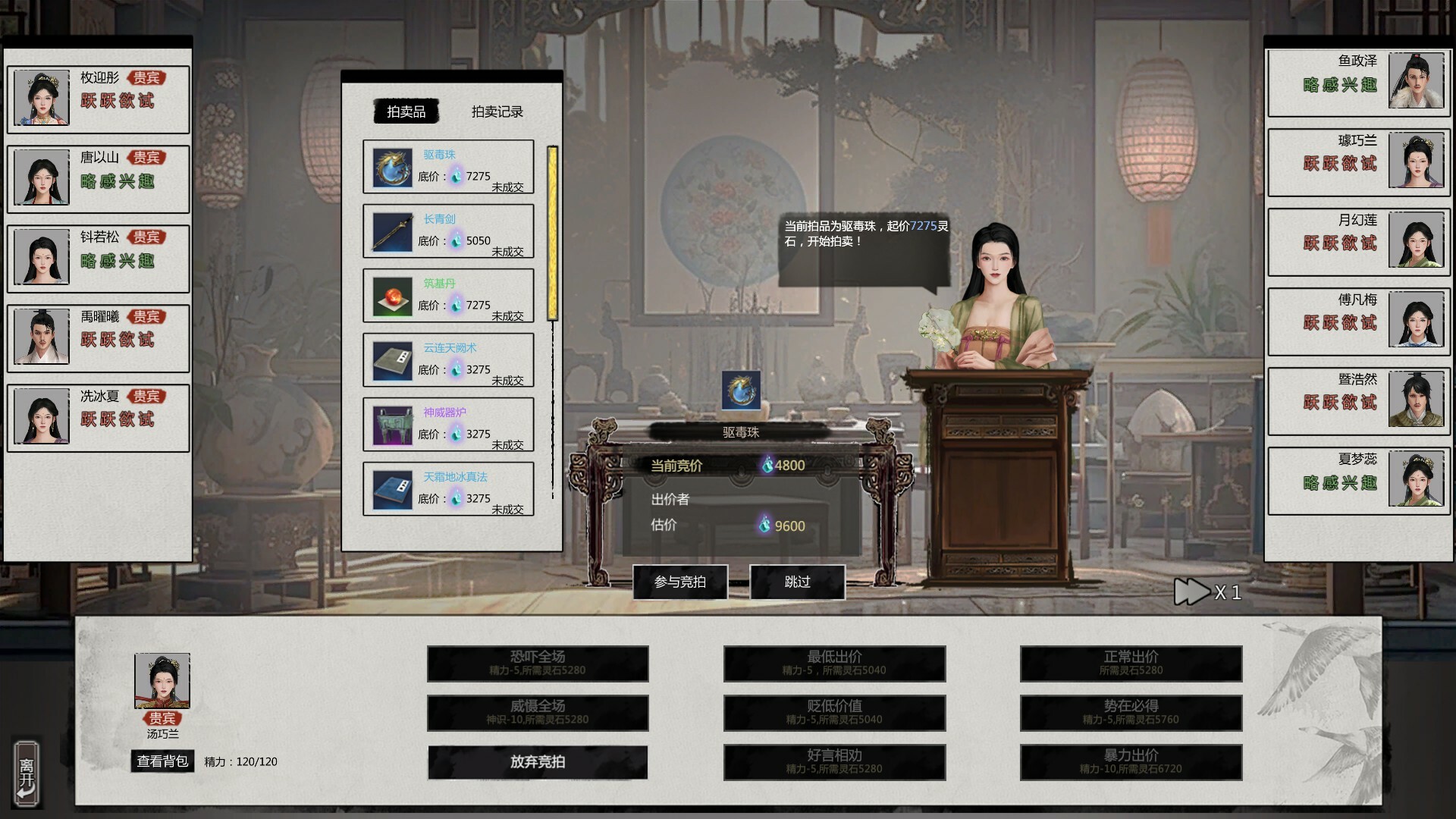Leave the auction via 离开 button
The image size is (1456, 819).
(27, 774)
